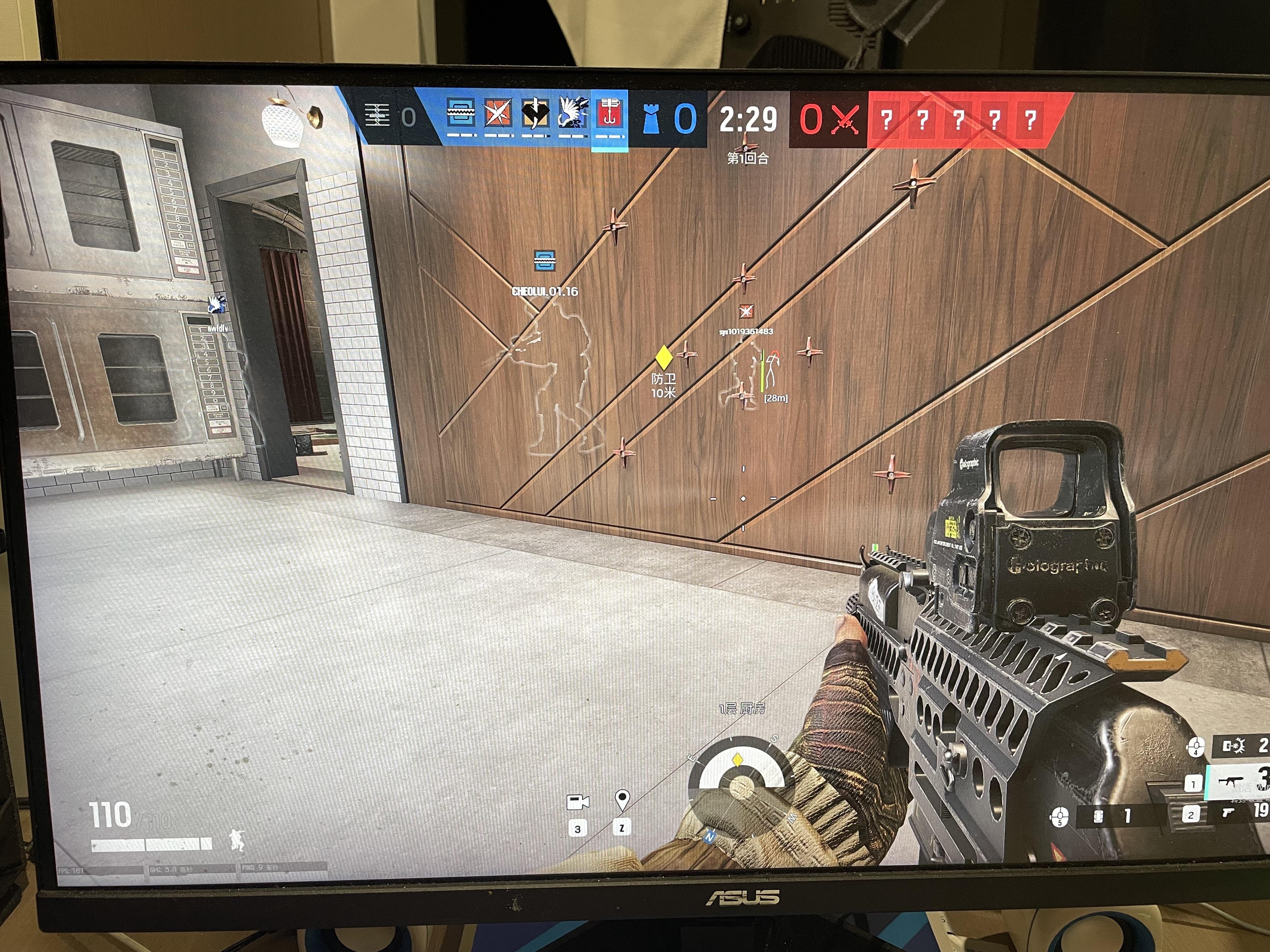Select the black diamond dagger operator icon
This screenshot has width=1270, height=952.
point(535,112)
